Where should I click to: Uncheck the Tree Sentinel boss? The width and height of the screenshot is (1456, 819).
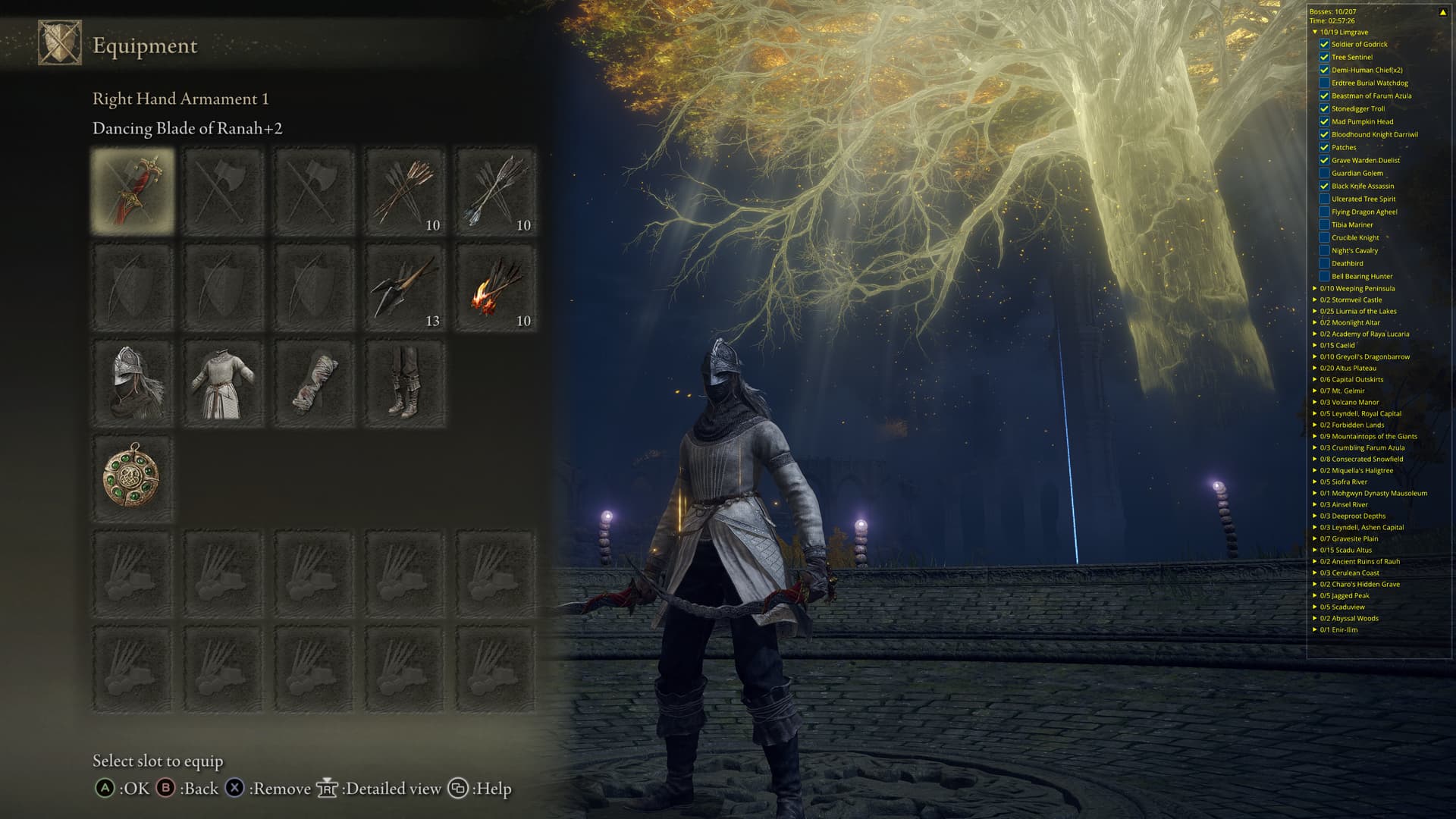pyautogui.click(x=1324, y=57)
